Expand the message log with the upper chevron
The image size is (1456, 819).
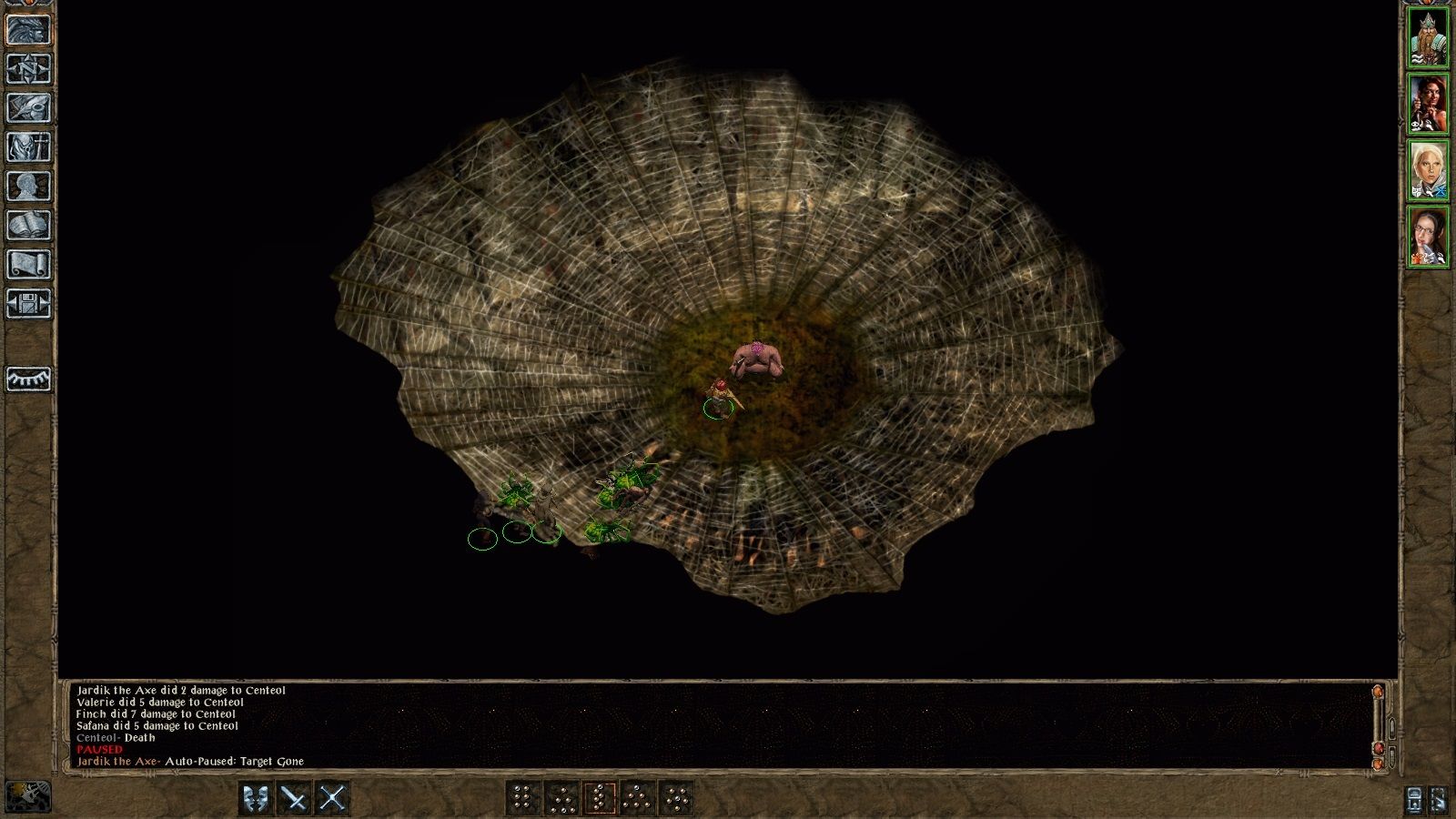point(1392,728)
